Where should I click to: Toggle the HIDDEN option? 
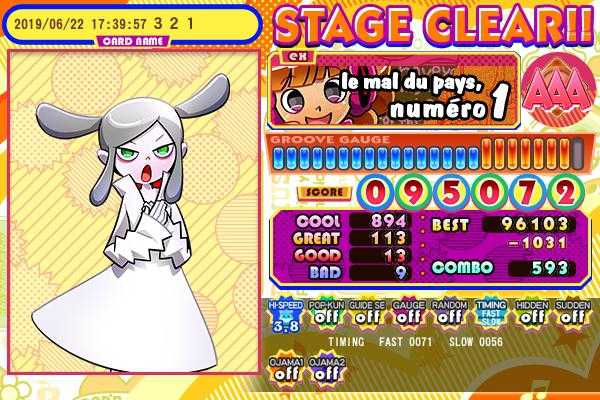pyautogui.click(x=531, y=314)
